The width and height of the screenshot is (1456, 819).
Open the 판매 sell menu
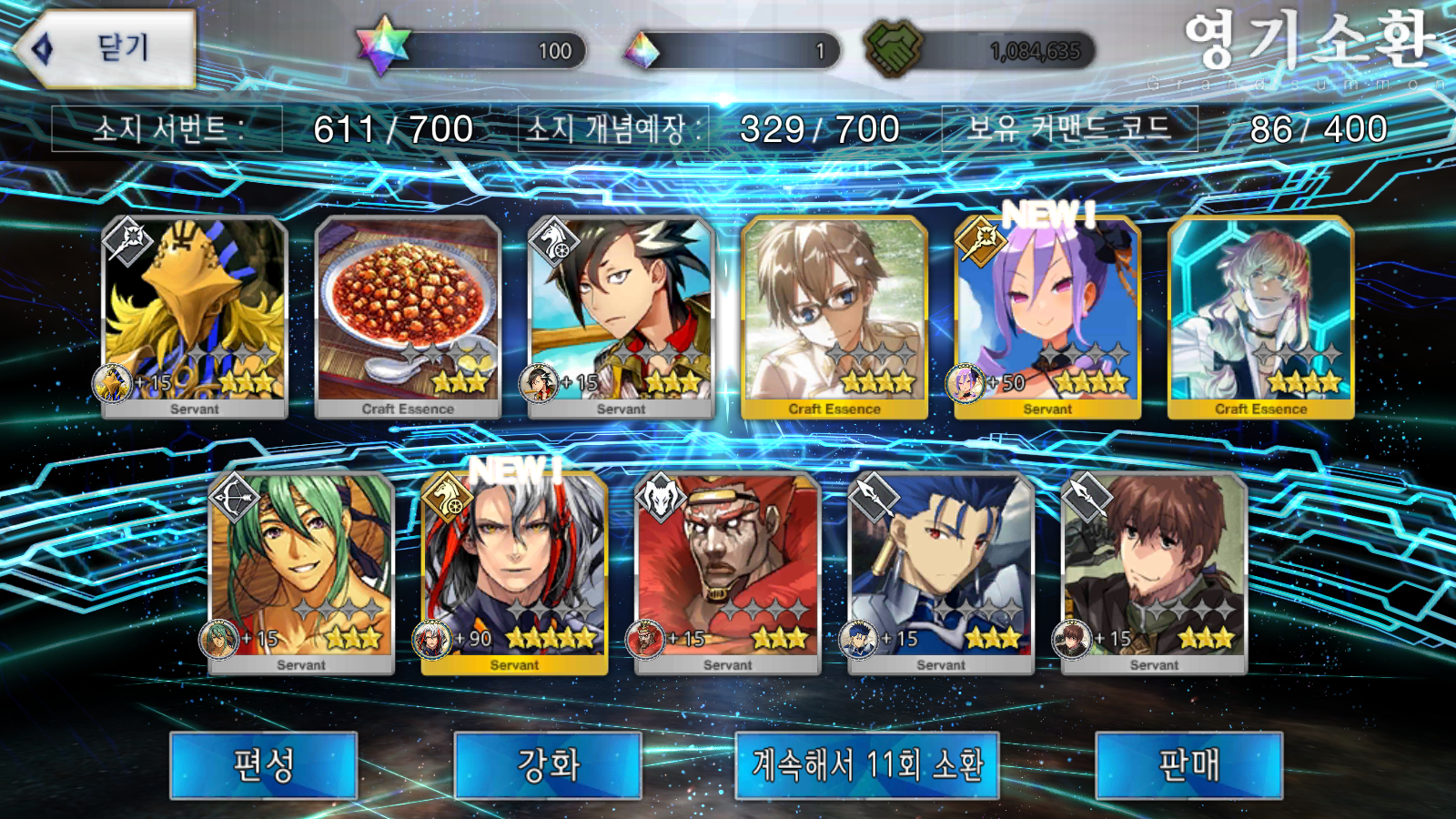[x=1188, y=765]
